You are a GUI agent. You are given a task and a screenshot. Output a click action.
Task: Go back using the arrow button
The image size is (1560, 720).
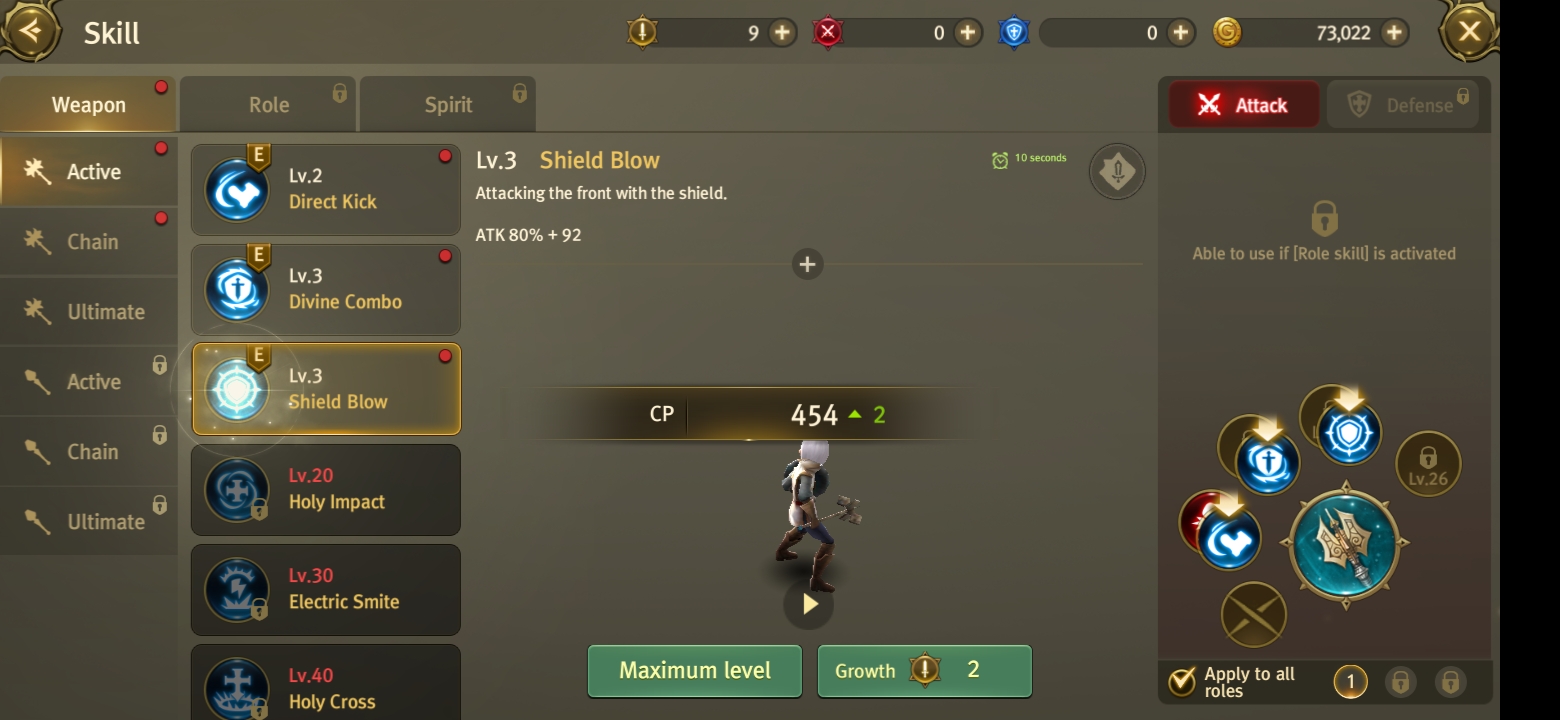tap(31, 31)
